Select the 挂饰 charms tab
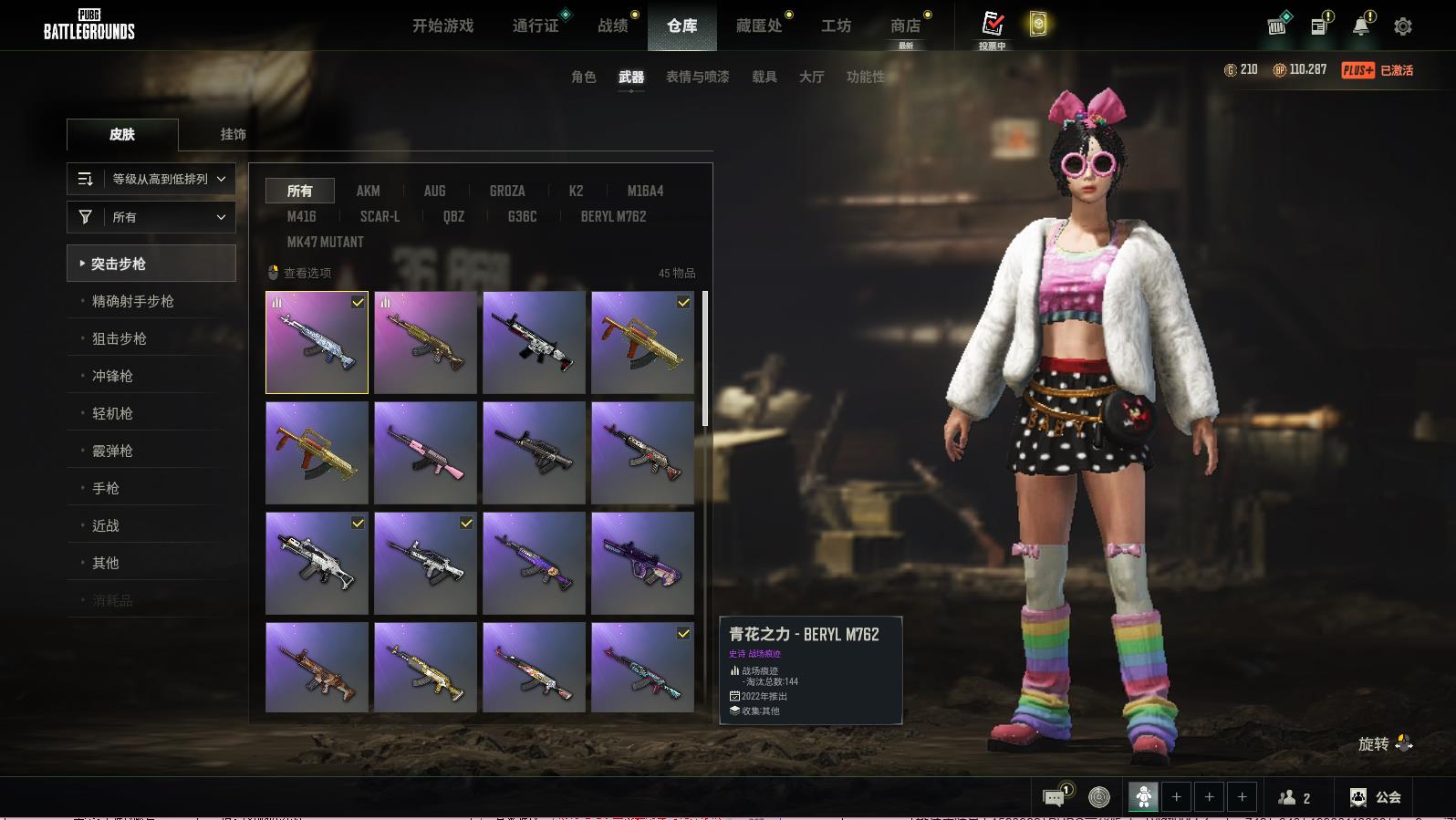 233,134
